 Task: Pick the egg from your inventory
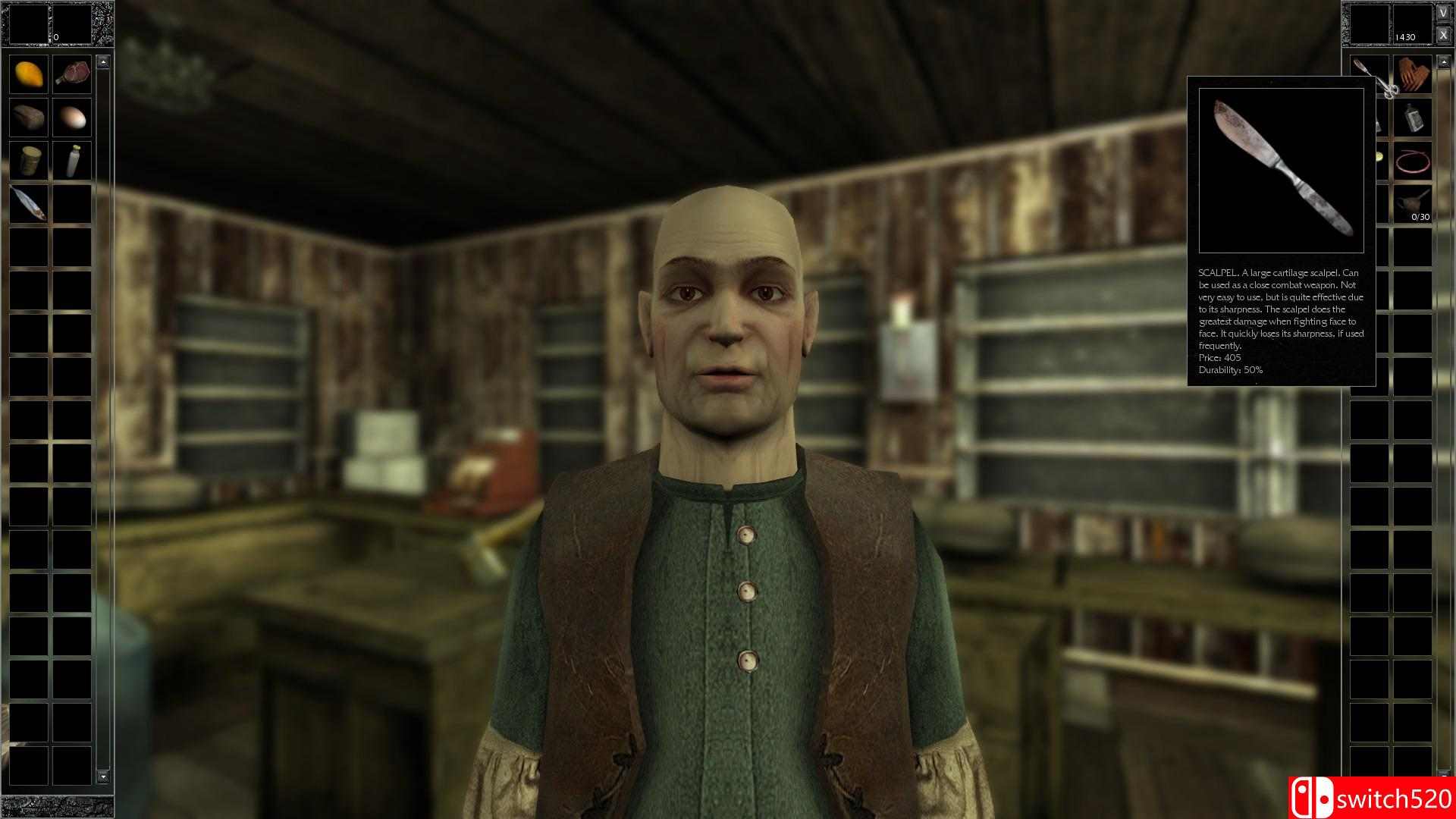pos(72,117)
